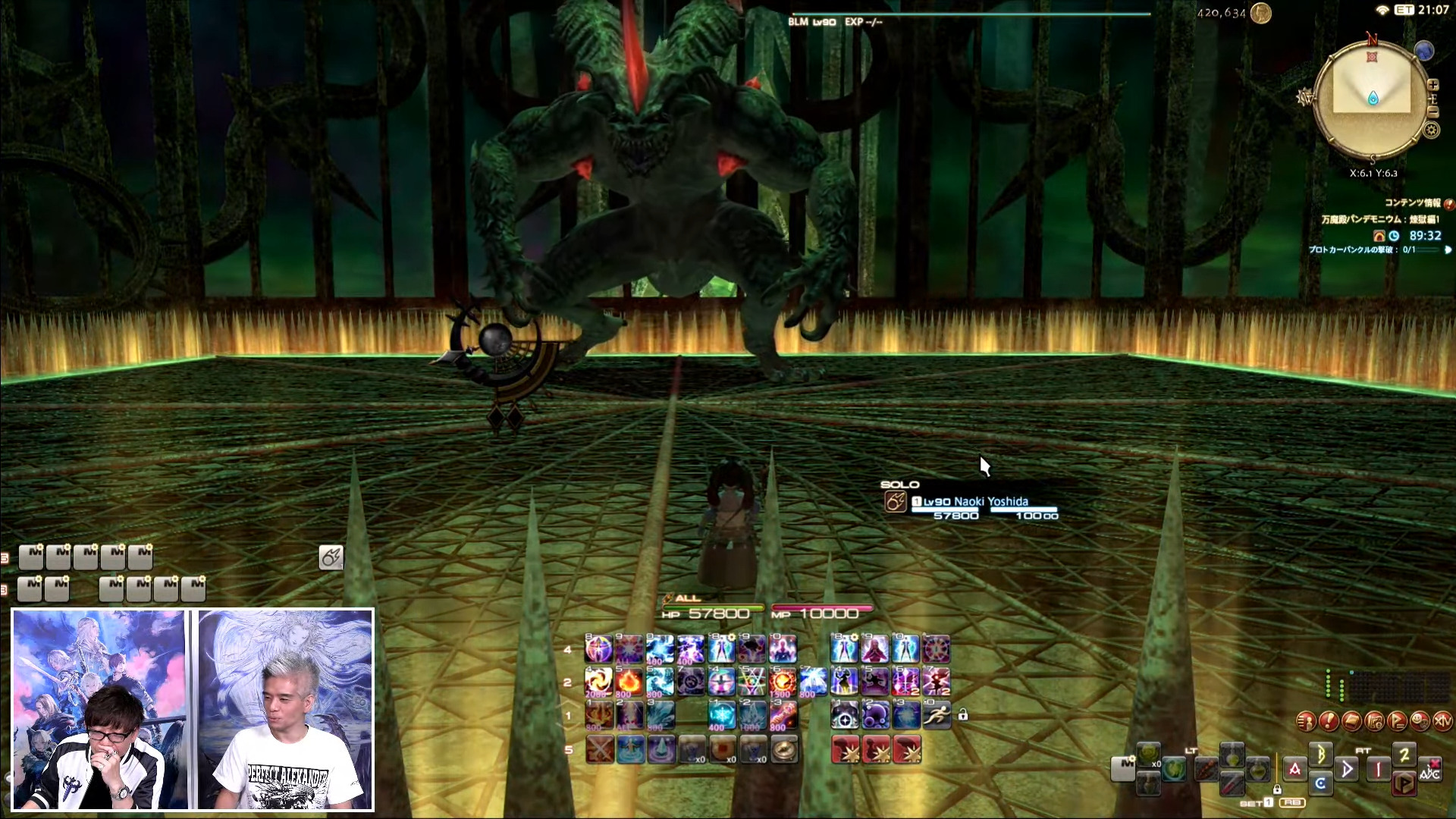
Task: Expand the duty objective arrow
Action: pyautogui.click(x=1448, y=249)
